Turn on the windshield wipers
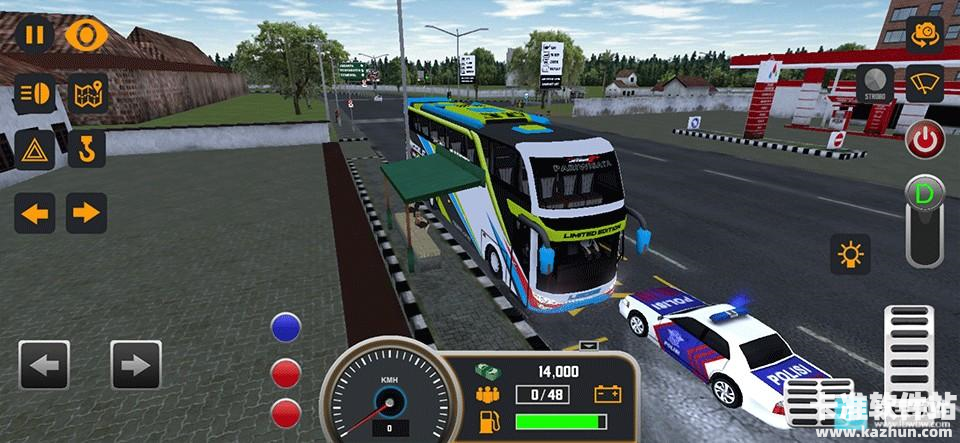The image size is (960, 443). pos(925,84)
